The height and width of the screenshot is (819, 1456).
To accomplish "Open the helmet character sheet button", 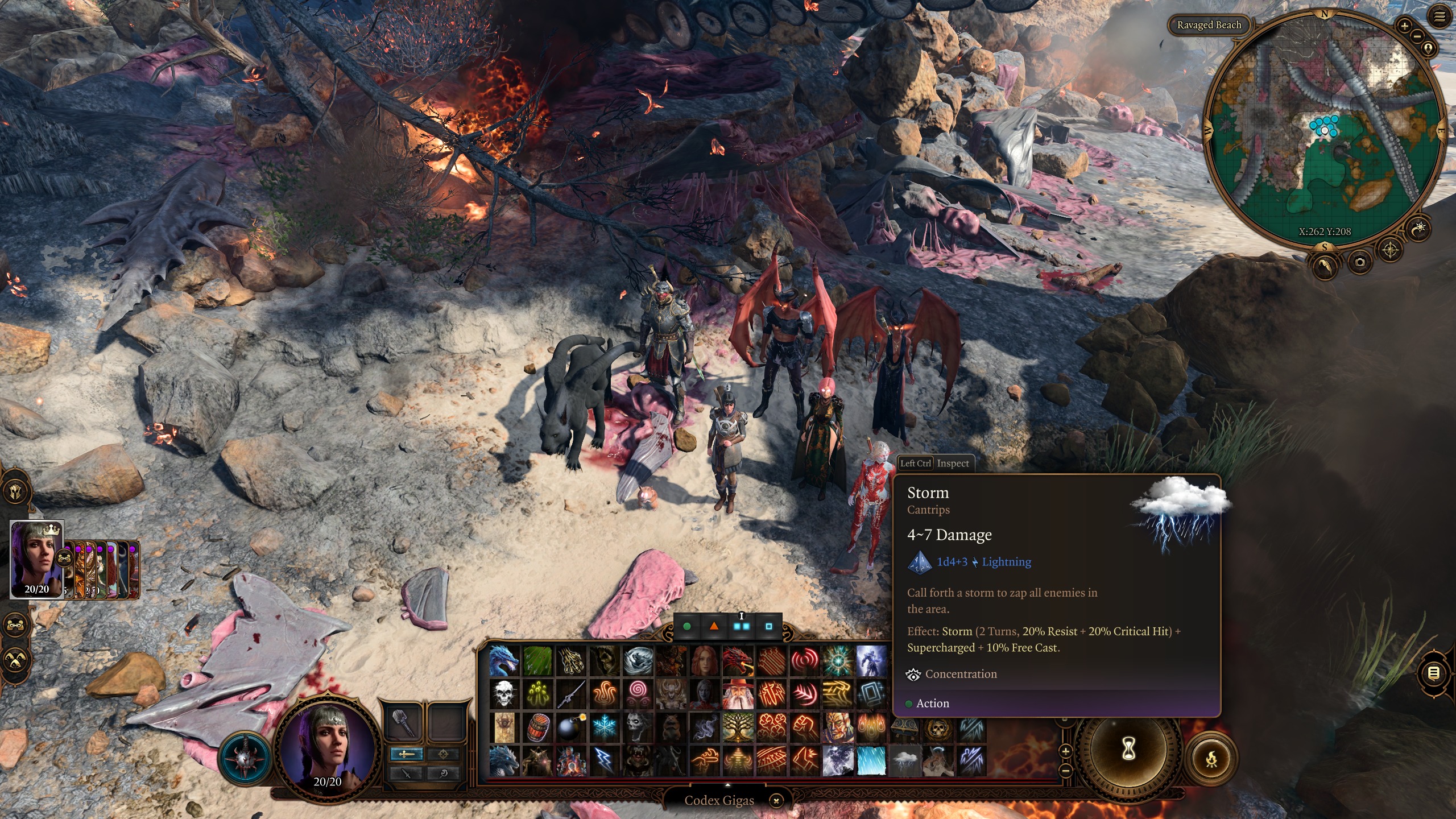I will (15, 490).
